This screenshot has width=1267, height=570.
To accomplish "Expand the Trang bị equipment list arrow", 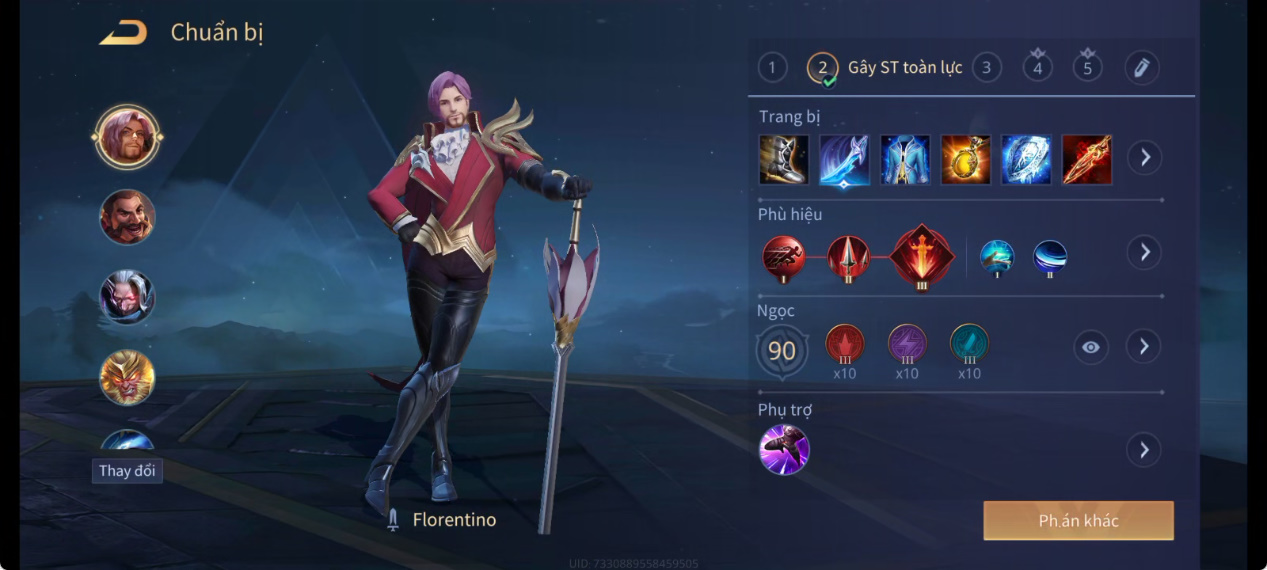I will (1144, 157).
